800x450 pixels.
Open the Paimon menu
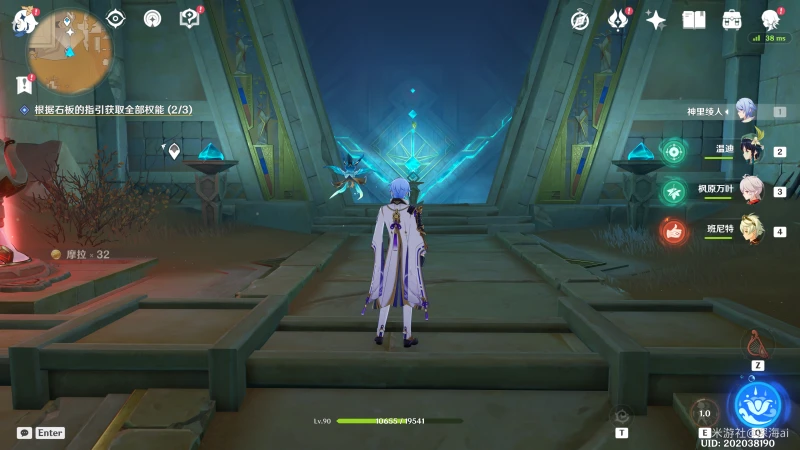tap(23, 20)
